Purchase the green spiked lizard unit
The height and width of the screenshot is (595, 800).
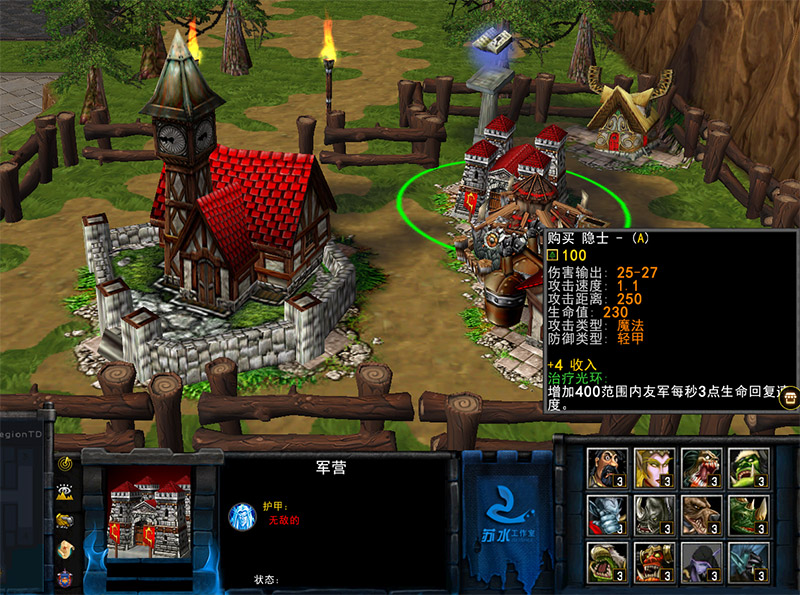(749, 515)
